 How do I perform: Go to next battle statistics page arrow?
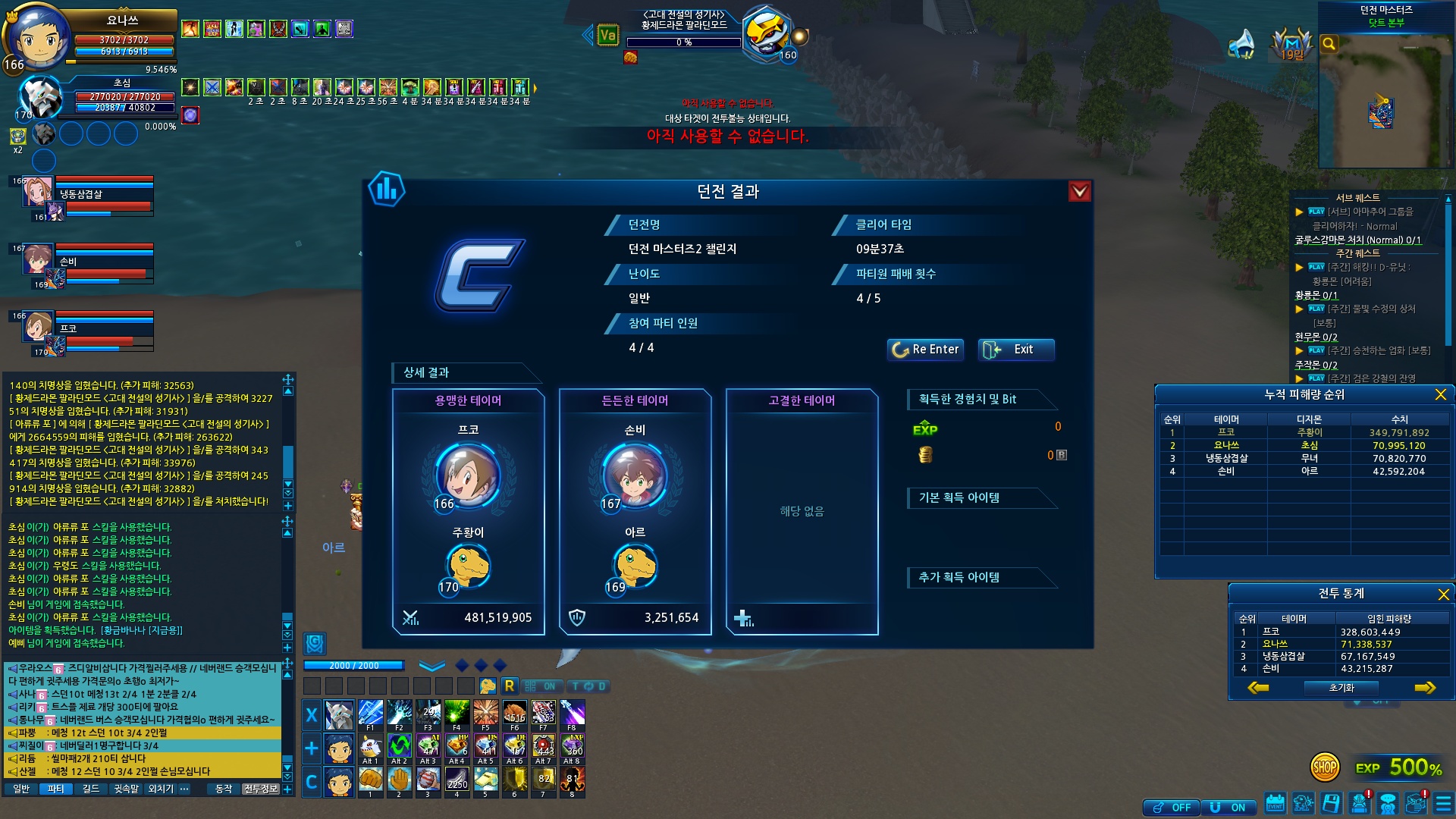1425,688
